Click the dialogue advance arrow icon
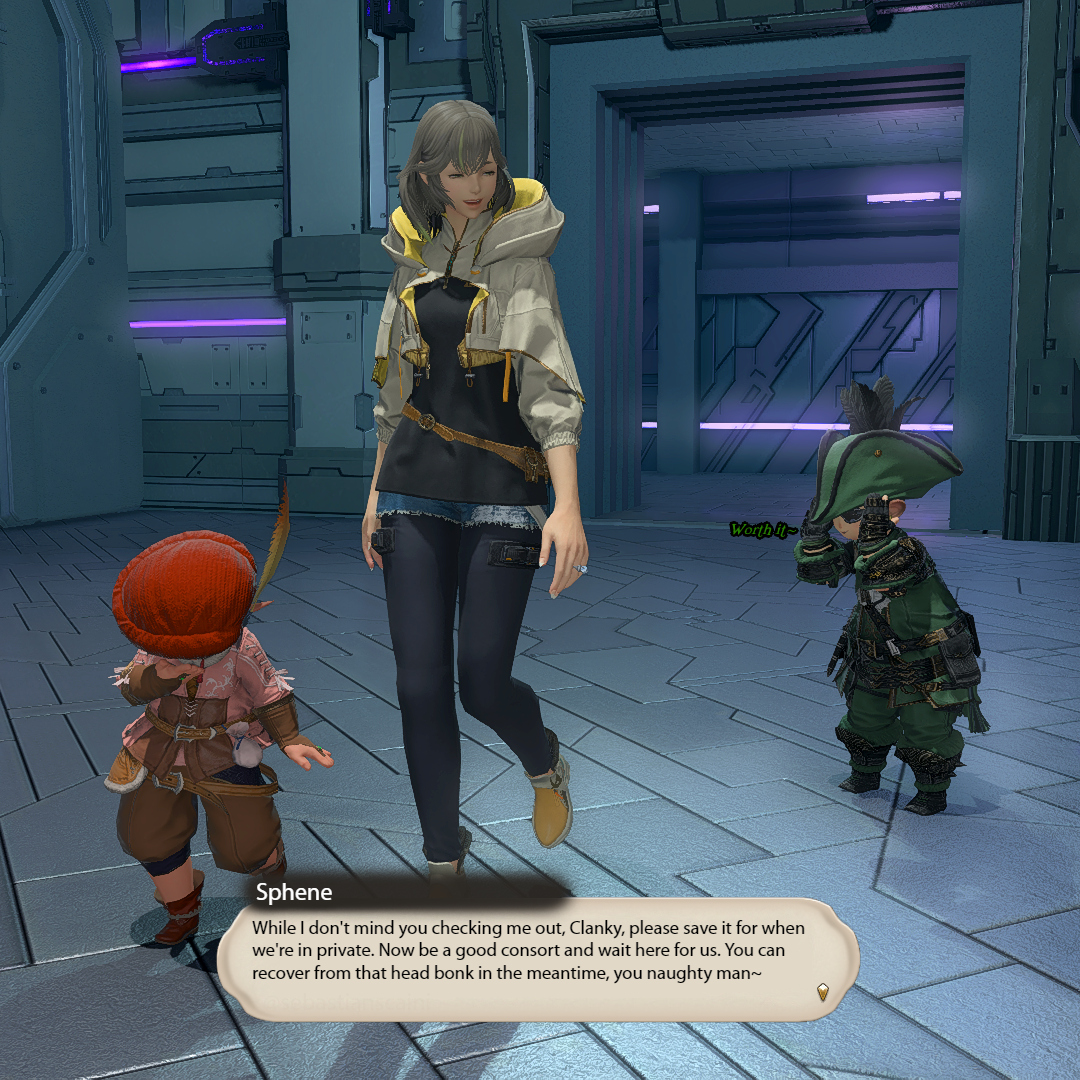The image size is (1080, 1080). (822, 991)
